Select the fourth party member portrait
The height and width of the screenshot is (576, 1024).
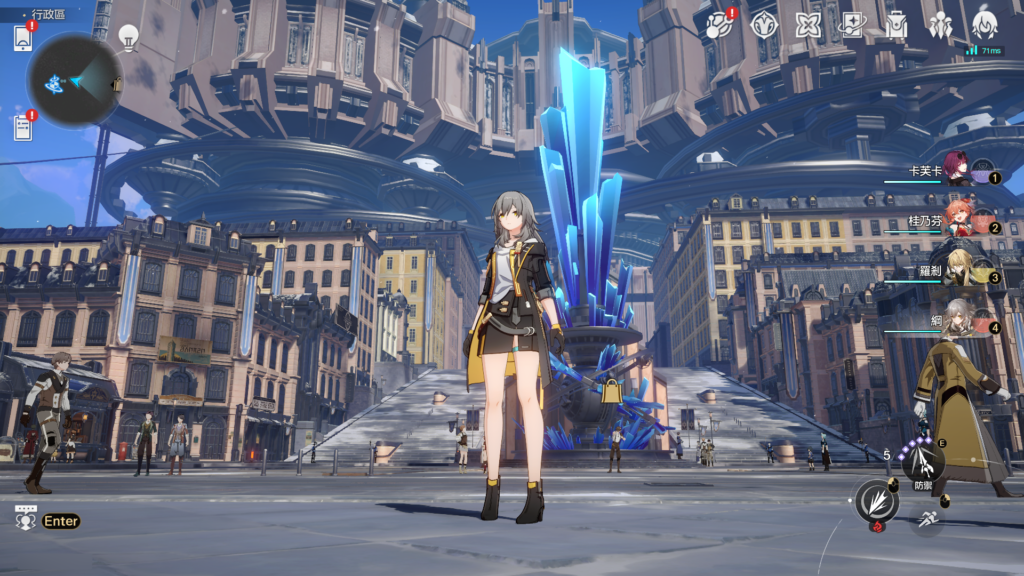[x=959, y=322]
